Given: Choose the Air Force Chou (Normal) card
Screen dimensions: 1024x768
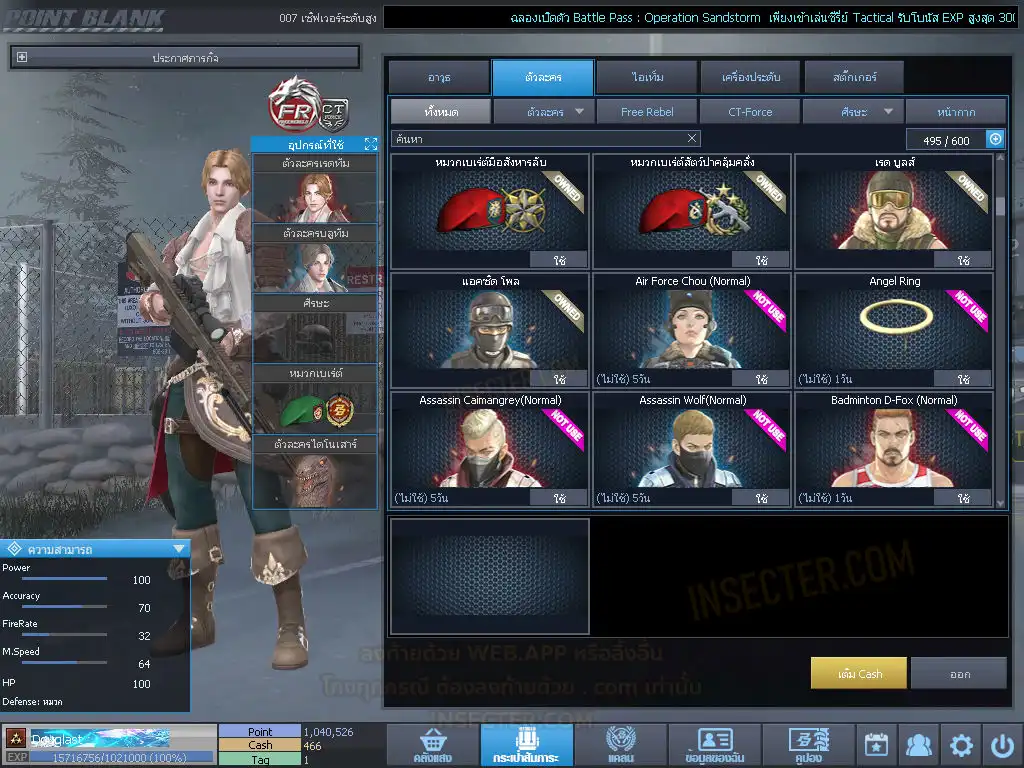Looking at the screenshot, I should point(692,330).
